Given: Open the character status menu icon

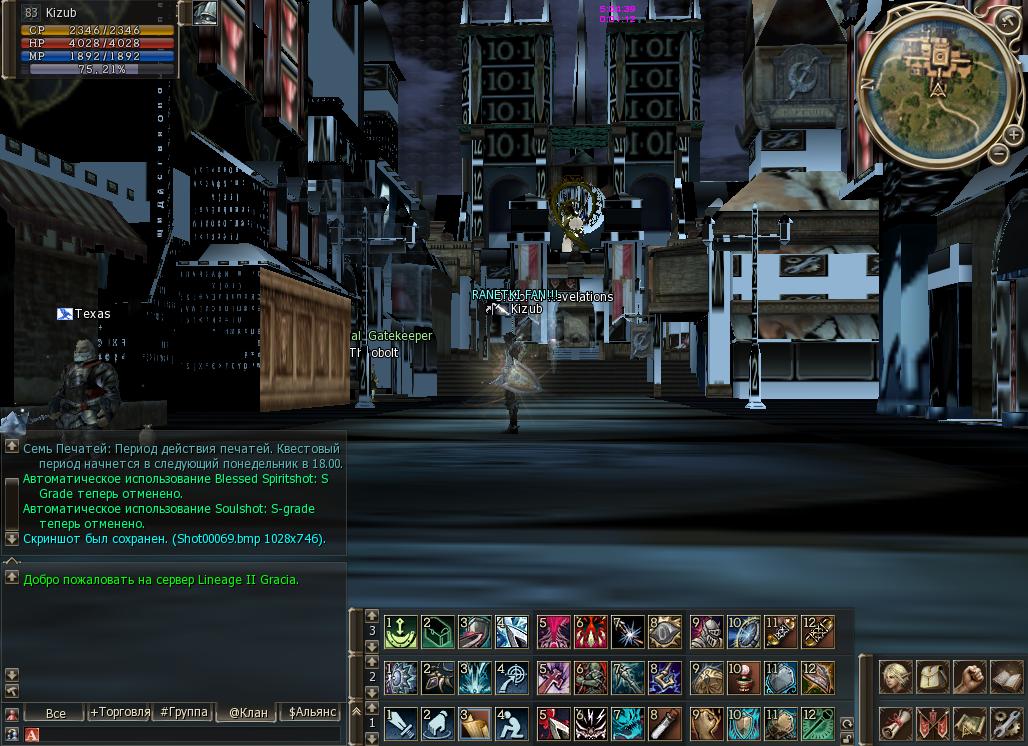Looking at the screenshot, I should point(894,677).
